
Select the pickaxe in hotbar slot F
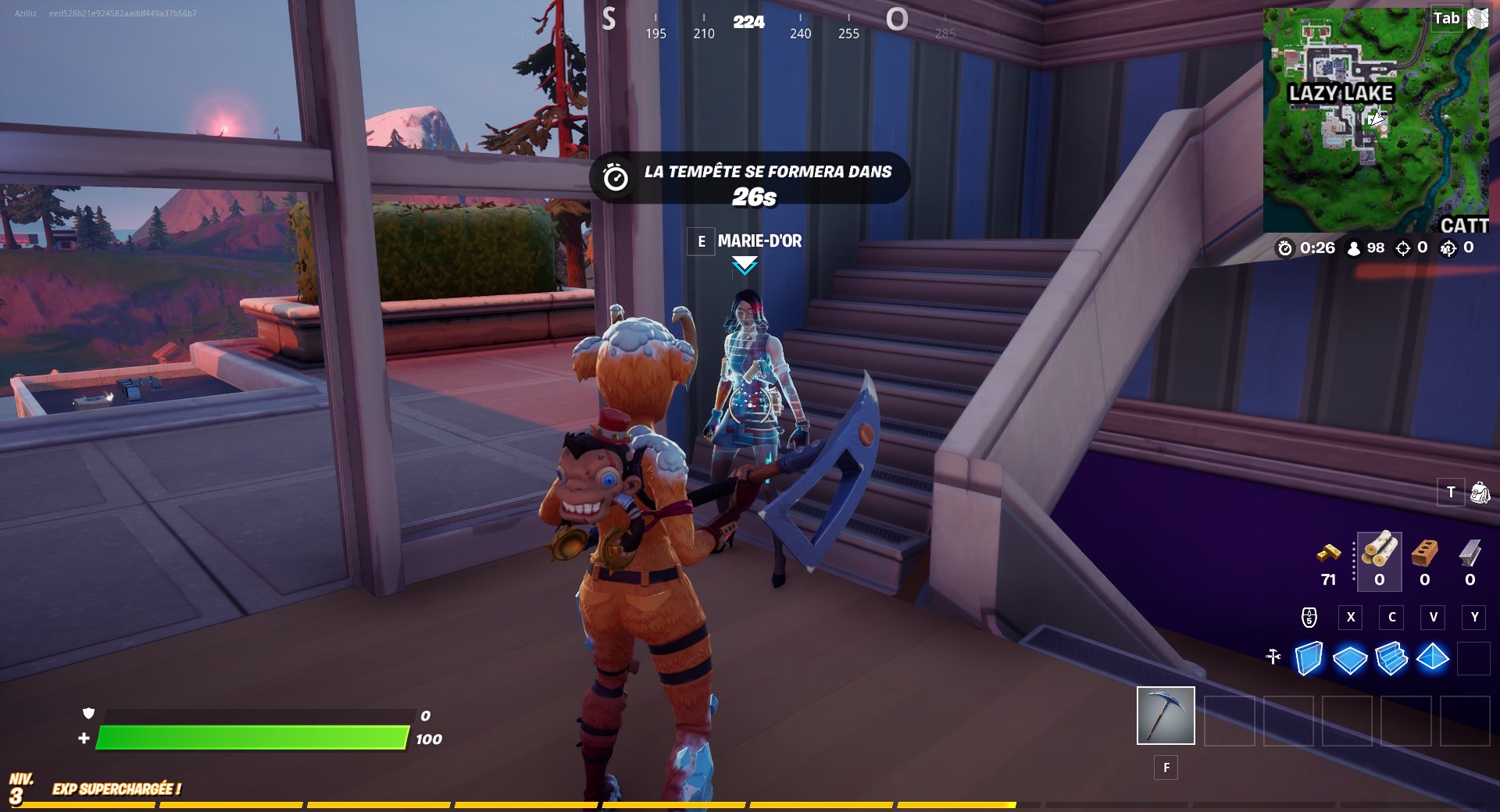pyautogui.click(x=1165, y=714)
